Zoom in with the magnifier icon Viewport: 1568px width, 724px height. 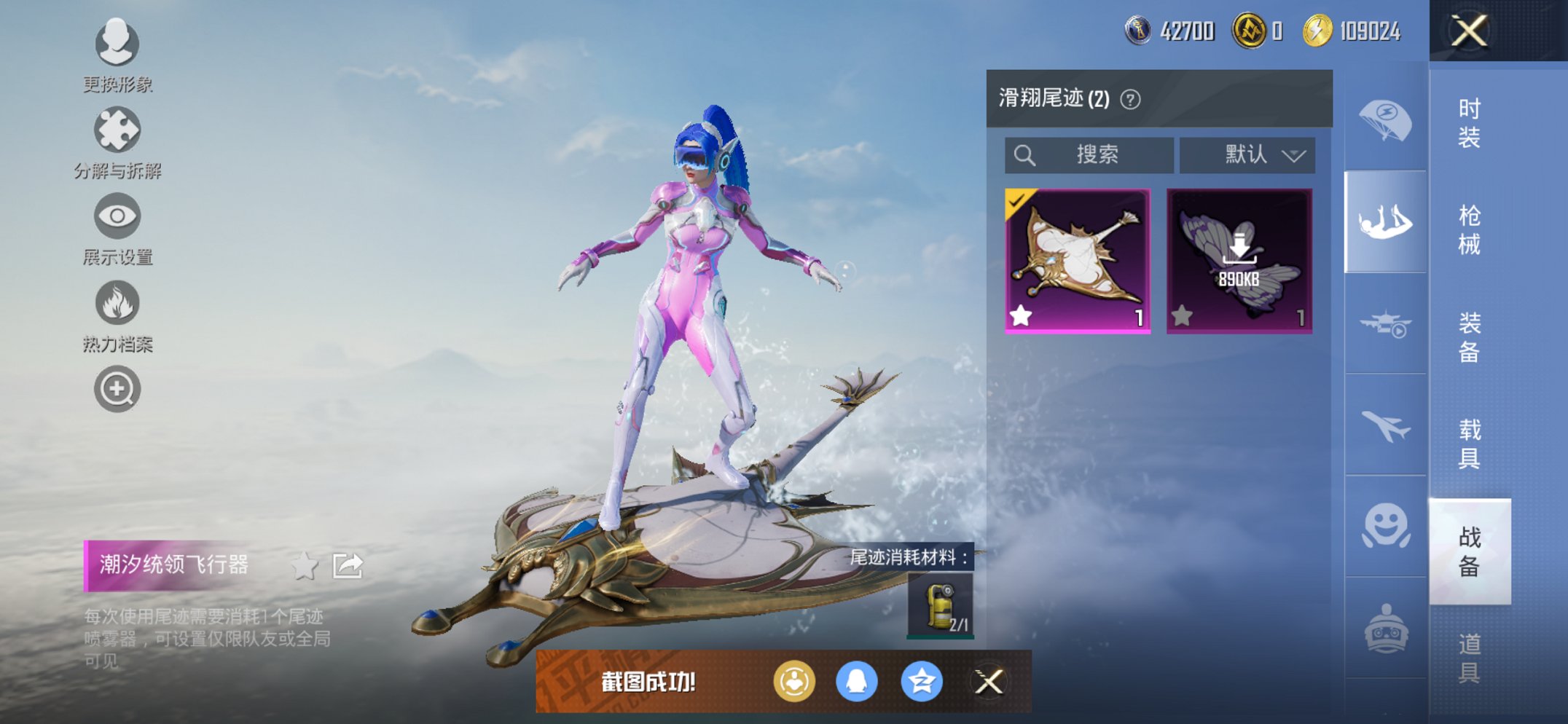pyautogui.click(x=117, y=388)
